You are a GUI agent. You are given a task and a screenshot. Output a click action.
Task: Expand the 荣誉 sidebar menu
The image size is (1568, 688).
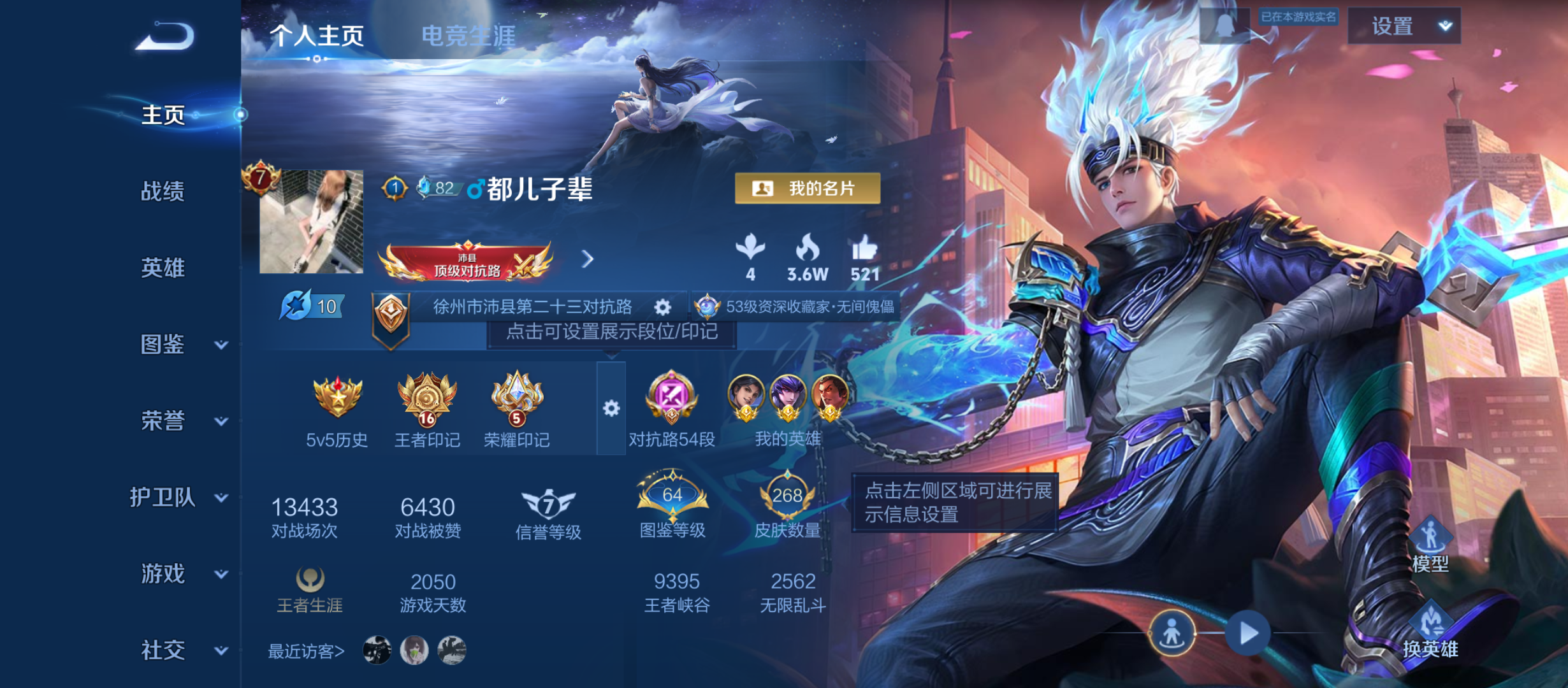(x=164, y=421)
